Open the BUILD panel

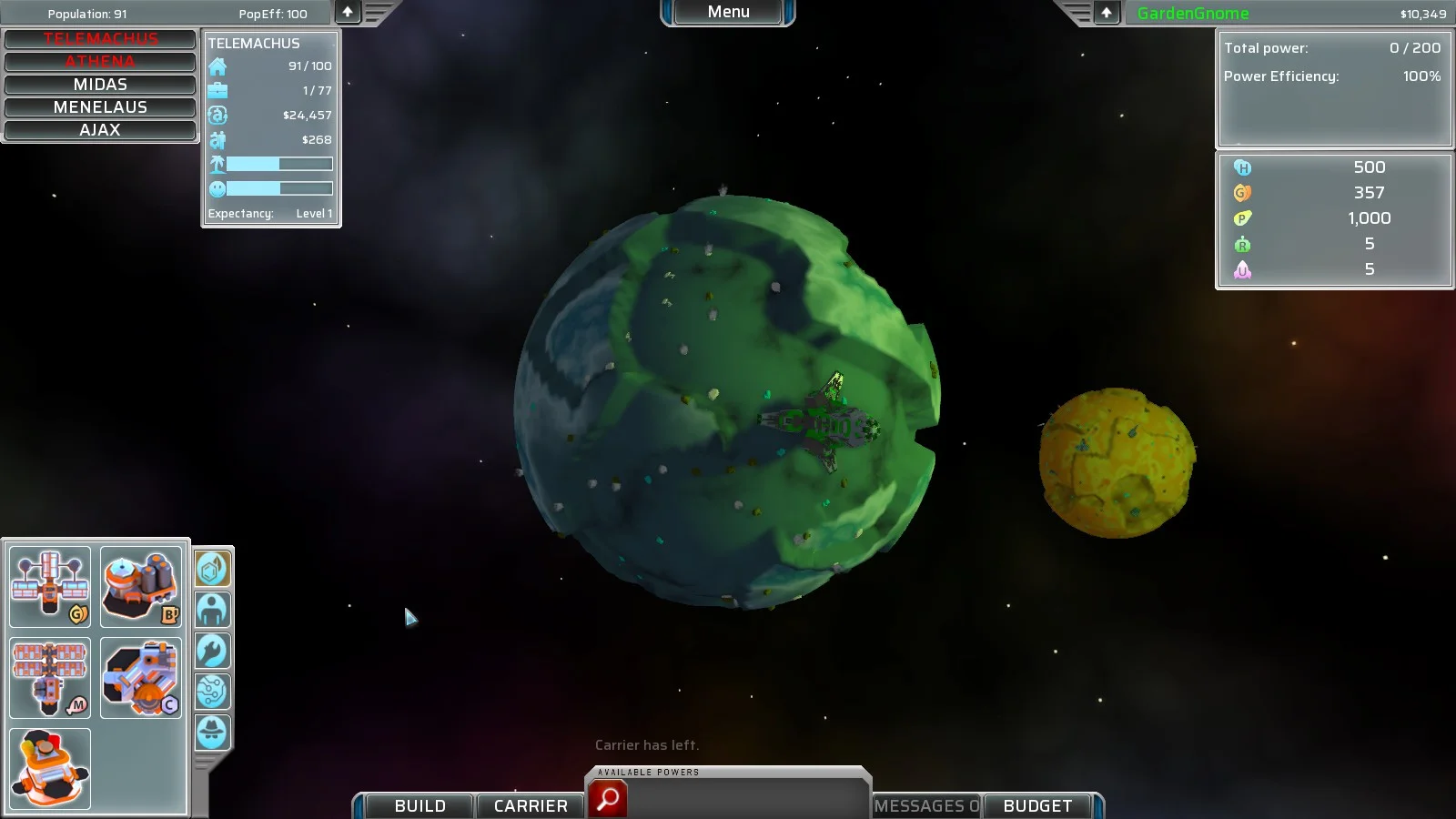420,805
